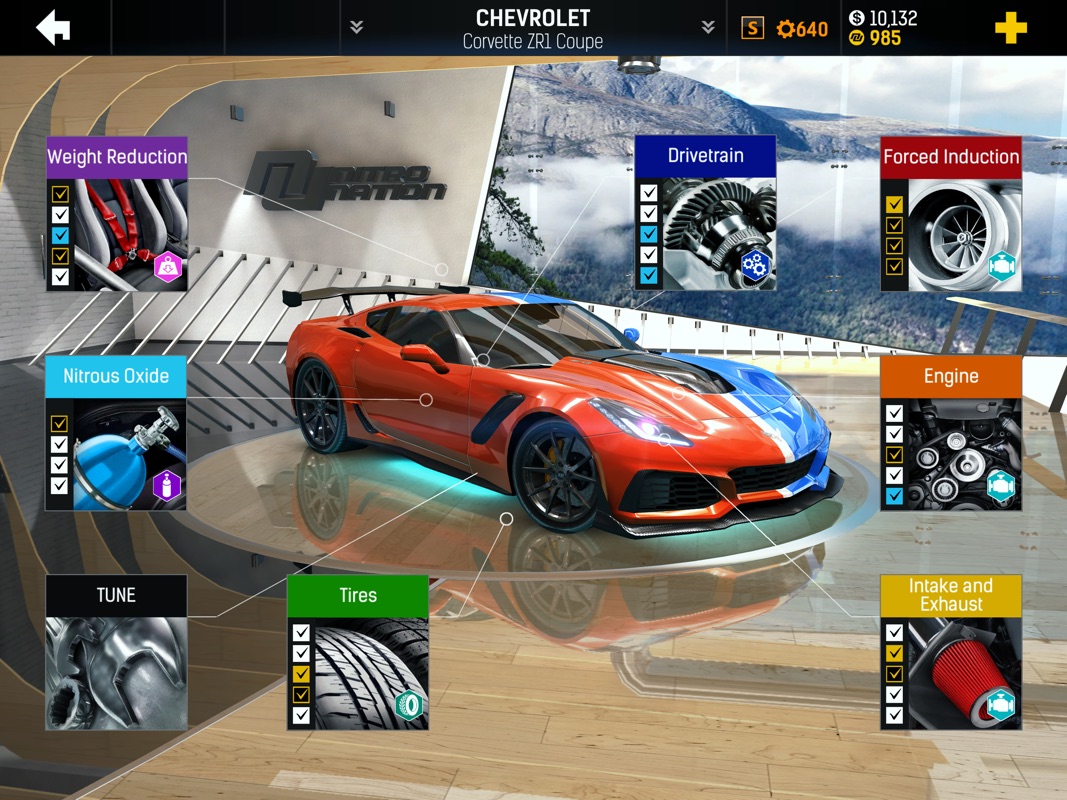The image size is (1067, 800).
Task: Click the orange S class badge
Action: click(752, 28)
